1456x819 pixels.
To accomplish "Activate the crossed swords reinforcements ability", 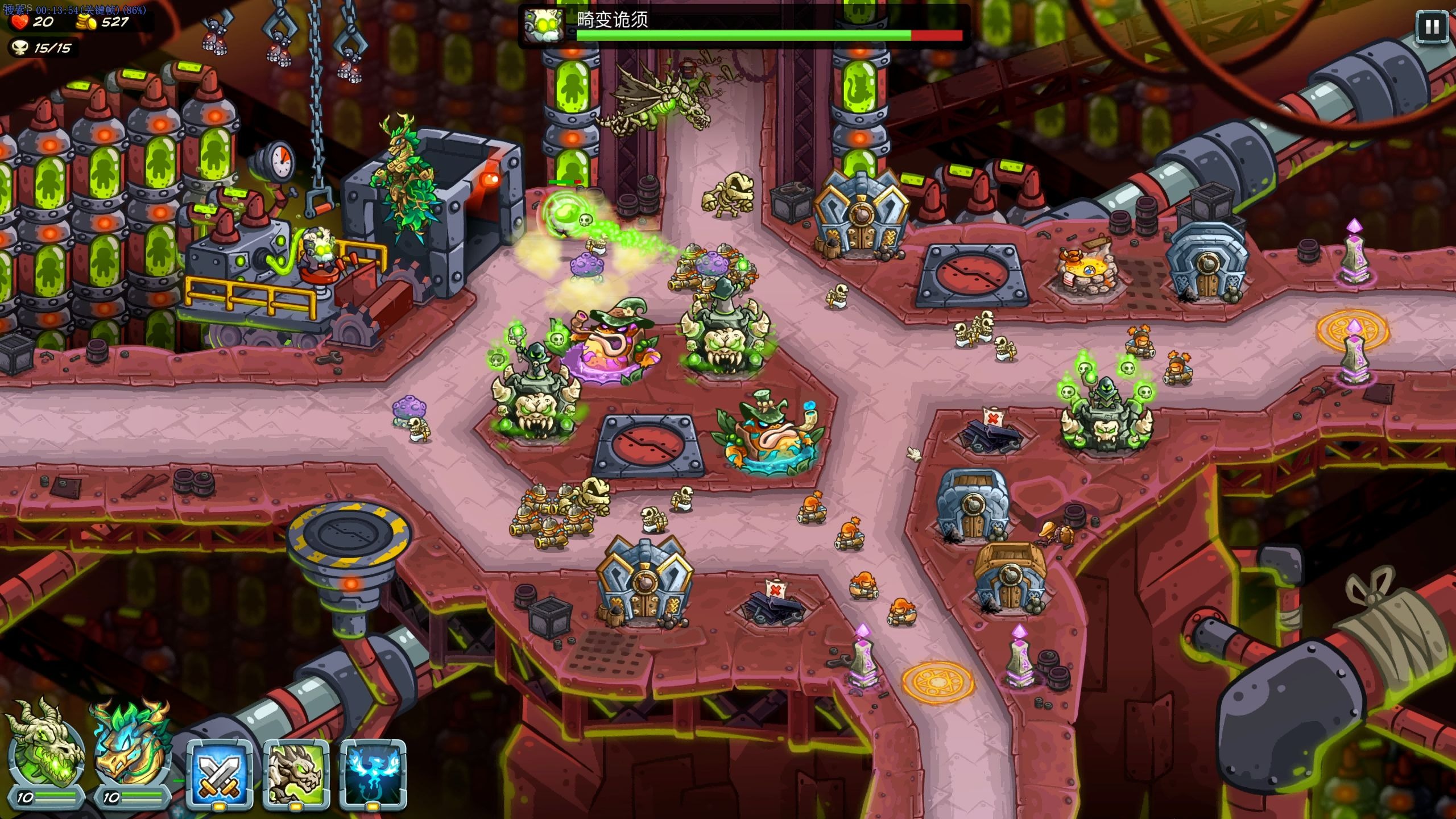I will (220, 773).
